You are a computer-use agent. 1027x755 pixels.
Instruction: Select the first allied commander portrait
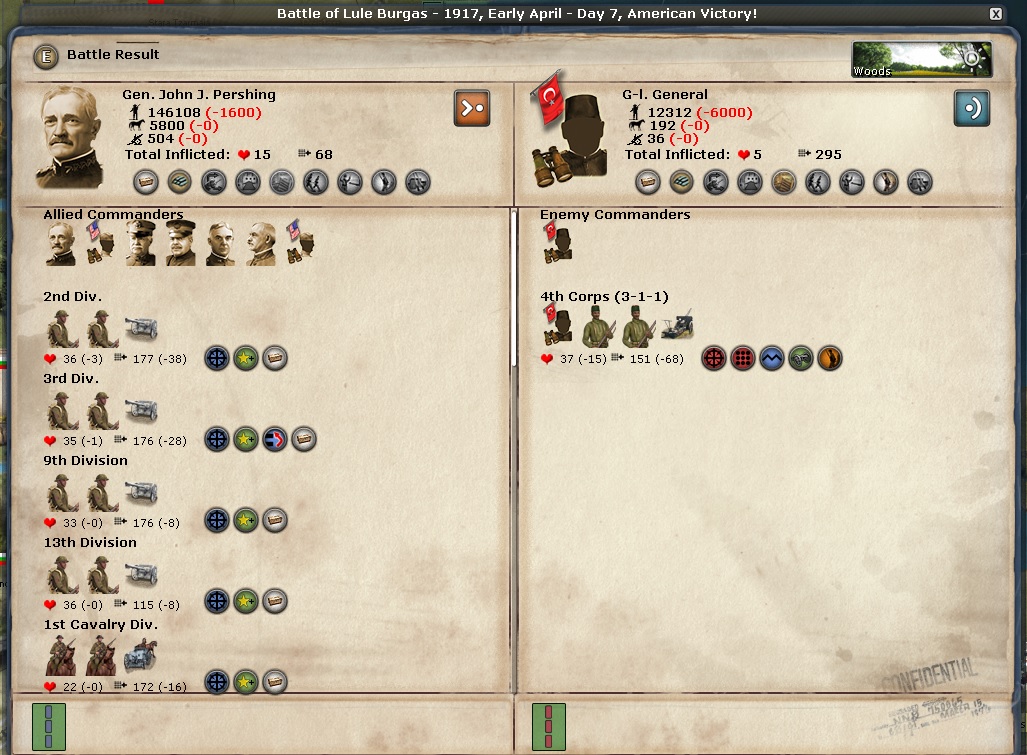60,244
